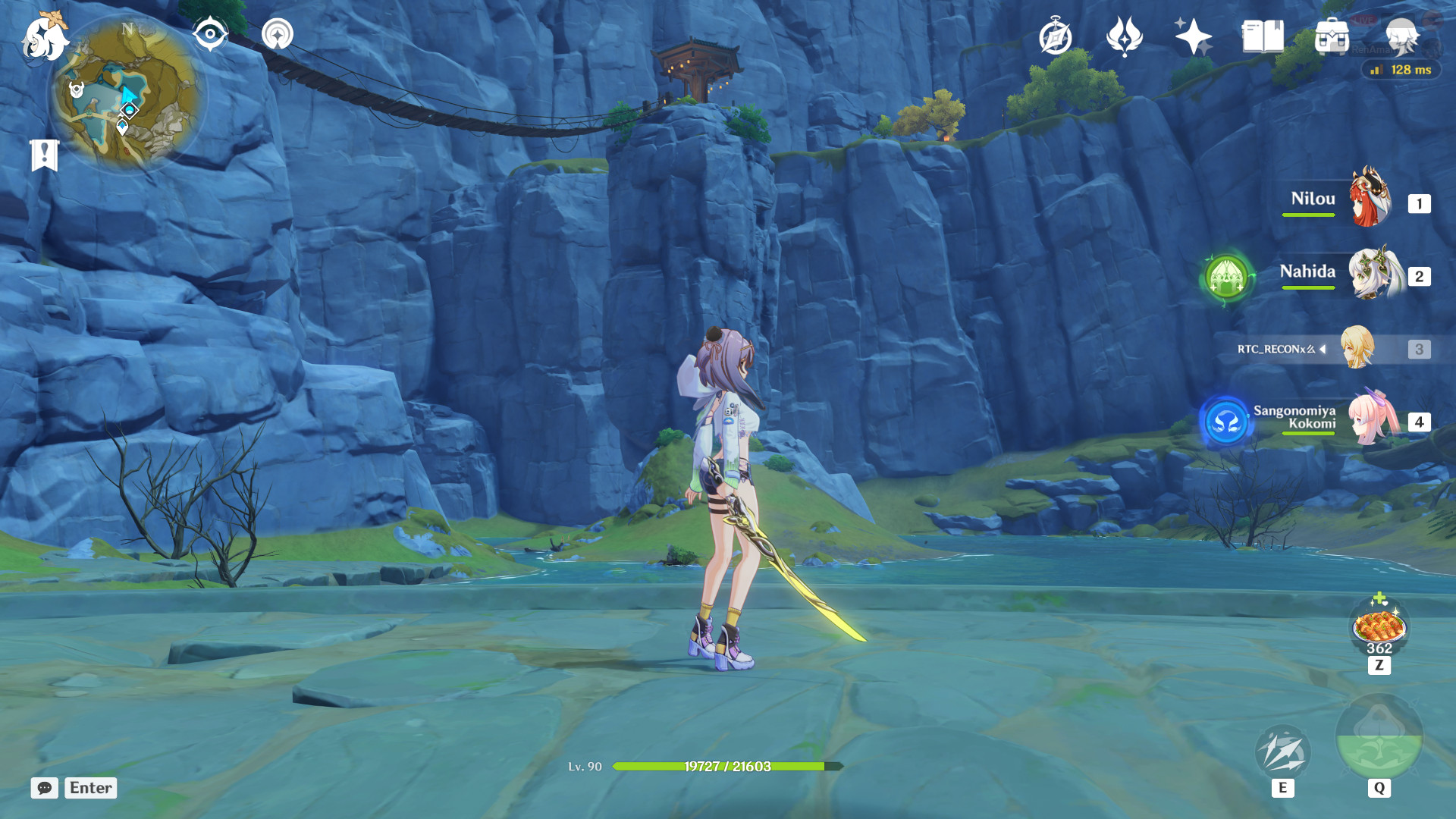Switch to party member Nilou
Image resolution: width=1456 pixels, height=819 pixels.
pyautogui.click(x=1370, y=199)
